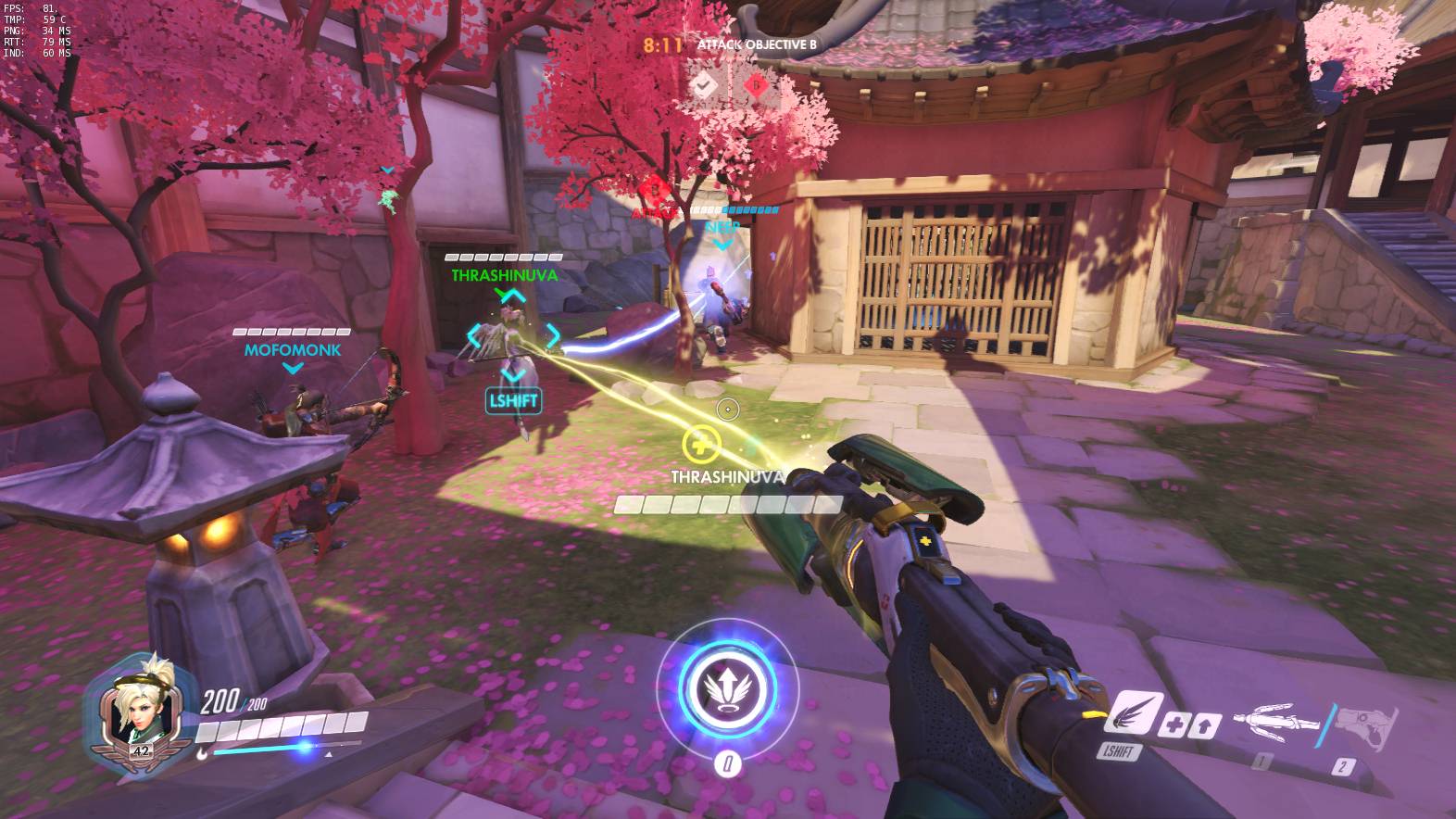
Task: Click the yellow heal target plus marker
Action: [700, 443]
